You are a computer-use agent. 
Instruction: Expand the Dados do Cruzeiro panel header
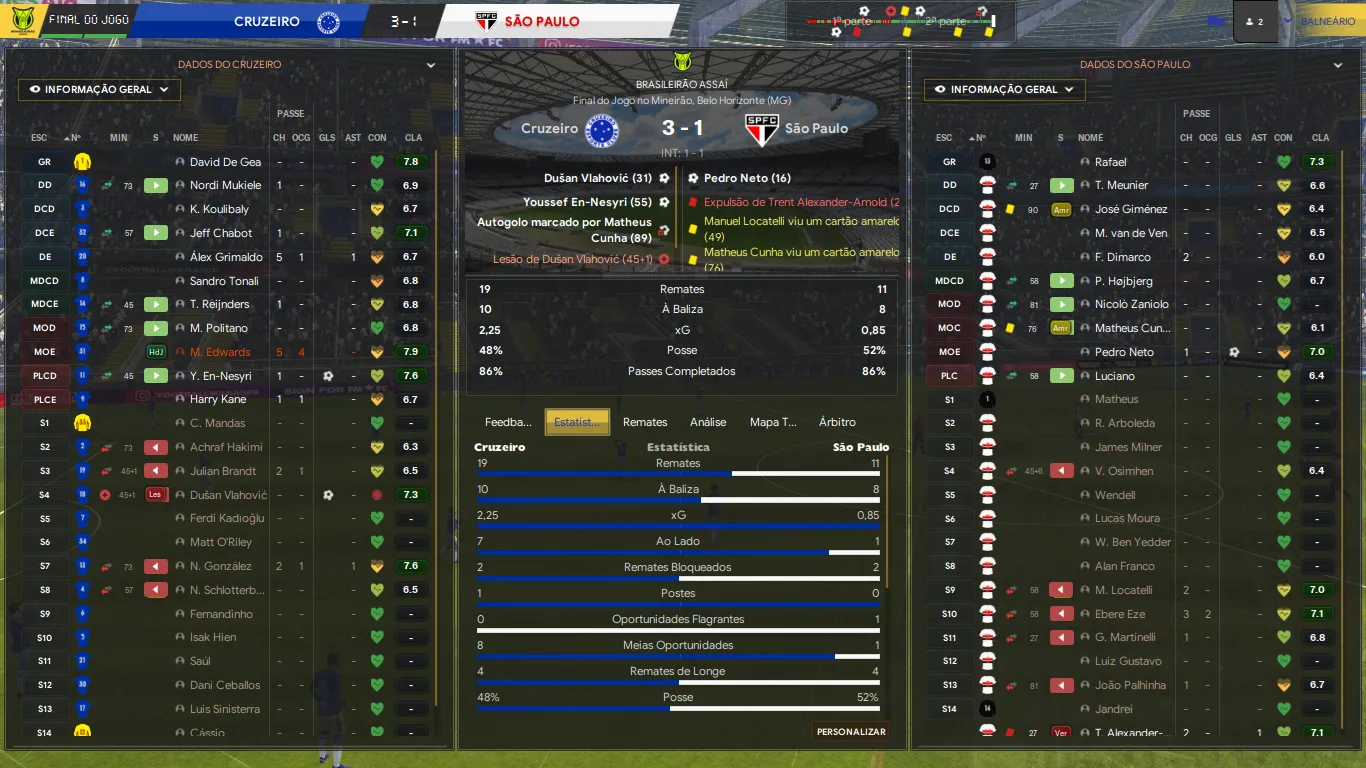tap(431, 65)
